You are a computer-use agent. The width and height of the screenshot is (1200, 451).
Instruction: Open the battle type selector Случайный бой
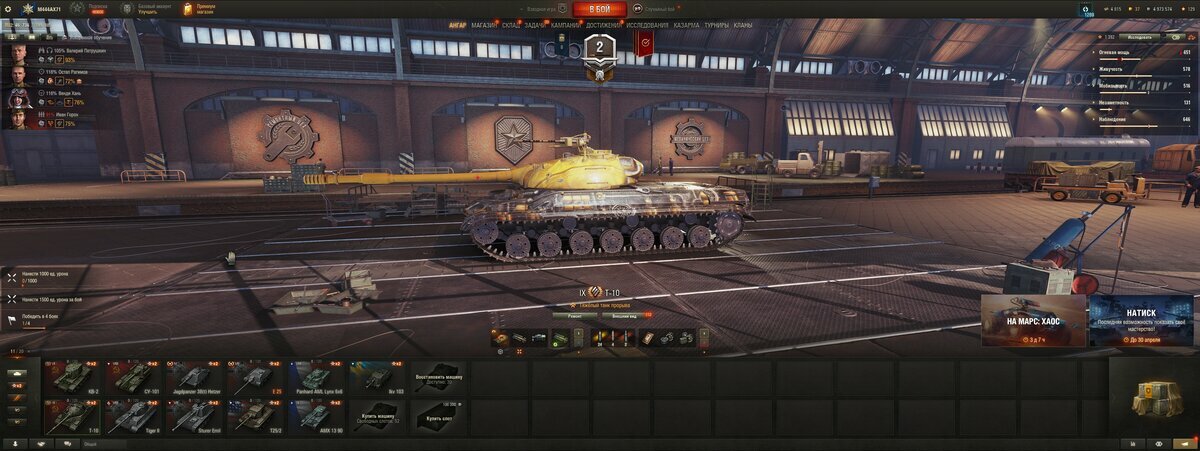(655, 9)
